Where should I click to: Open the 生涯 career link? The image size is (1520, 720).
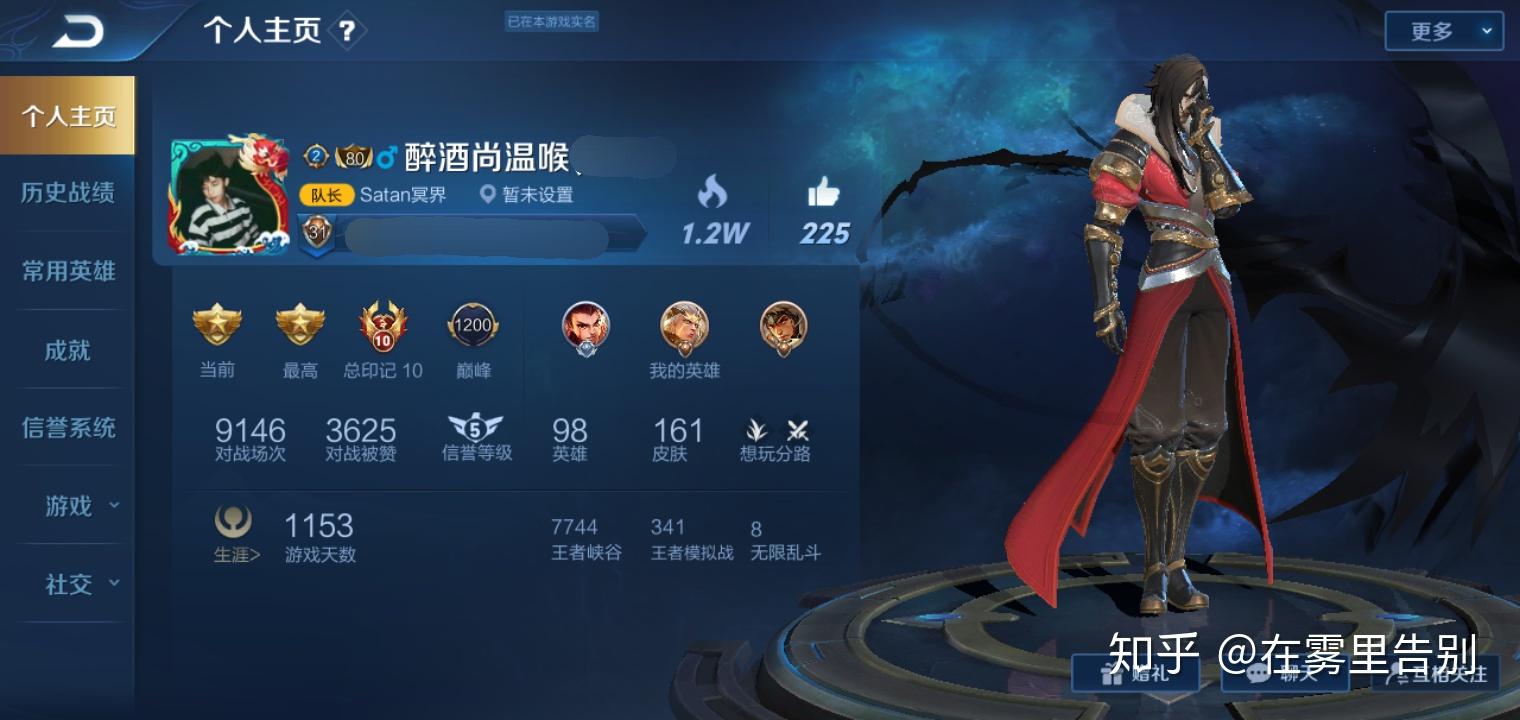tap(235, 534)
